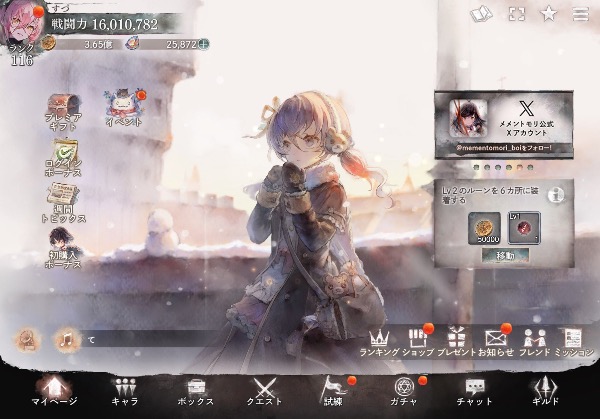Open the キャラ (Characters) tab

(125, 392)
